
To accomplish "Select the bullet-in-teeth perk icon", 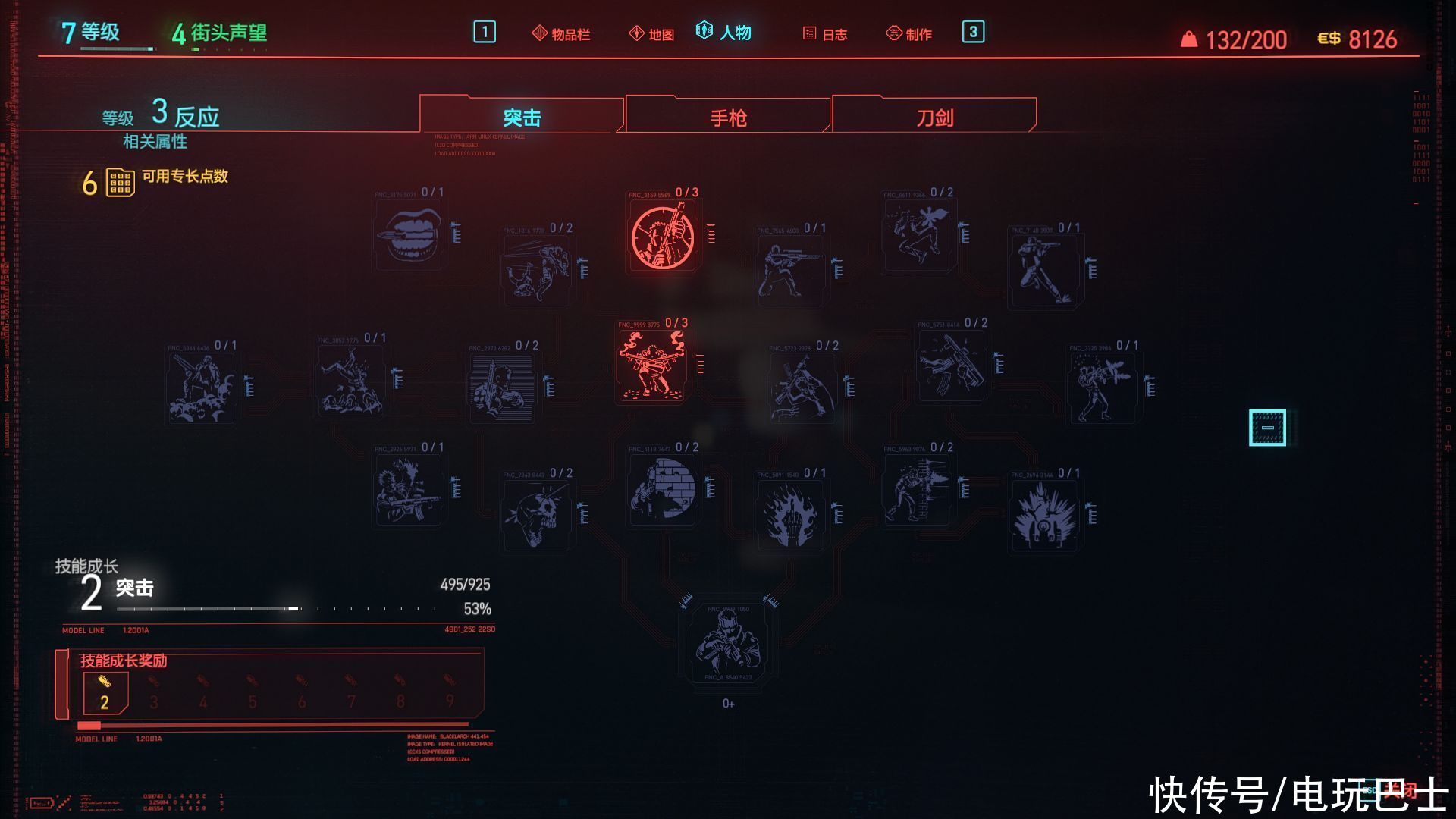I will (x=409, y=235).
